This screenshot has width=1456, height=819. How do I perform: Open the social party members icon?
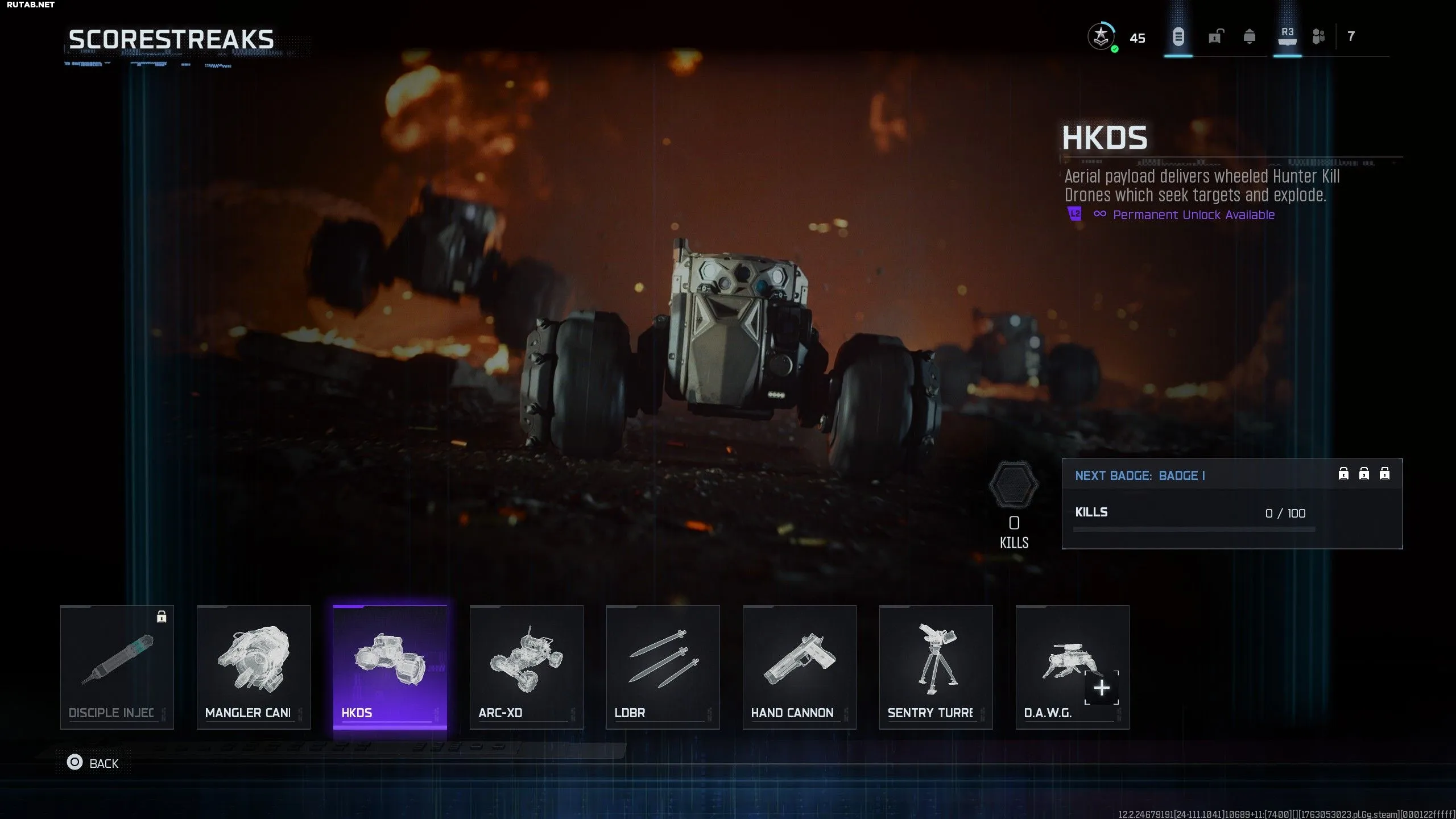point(1318,37)
